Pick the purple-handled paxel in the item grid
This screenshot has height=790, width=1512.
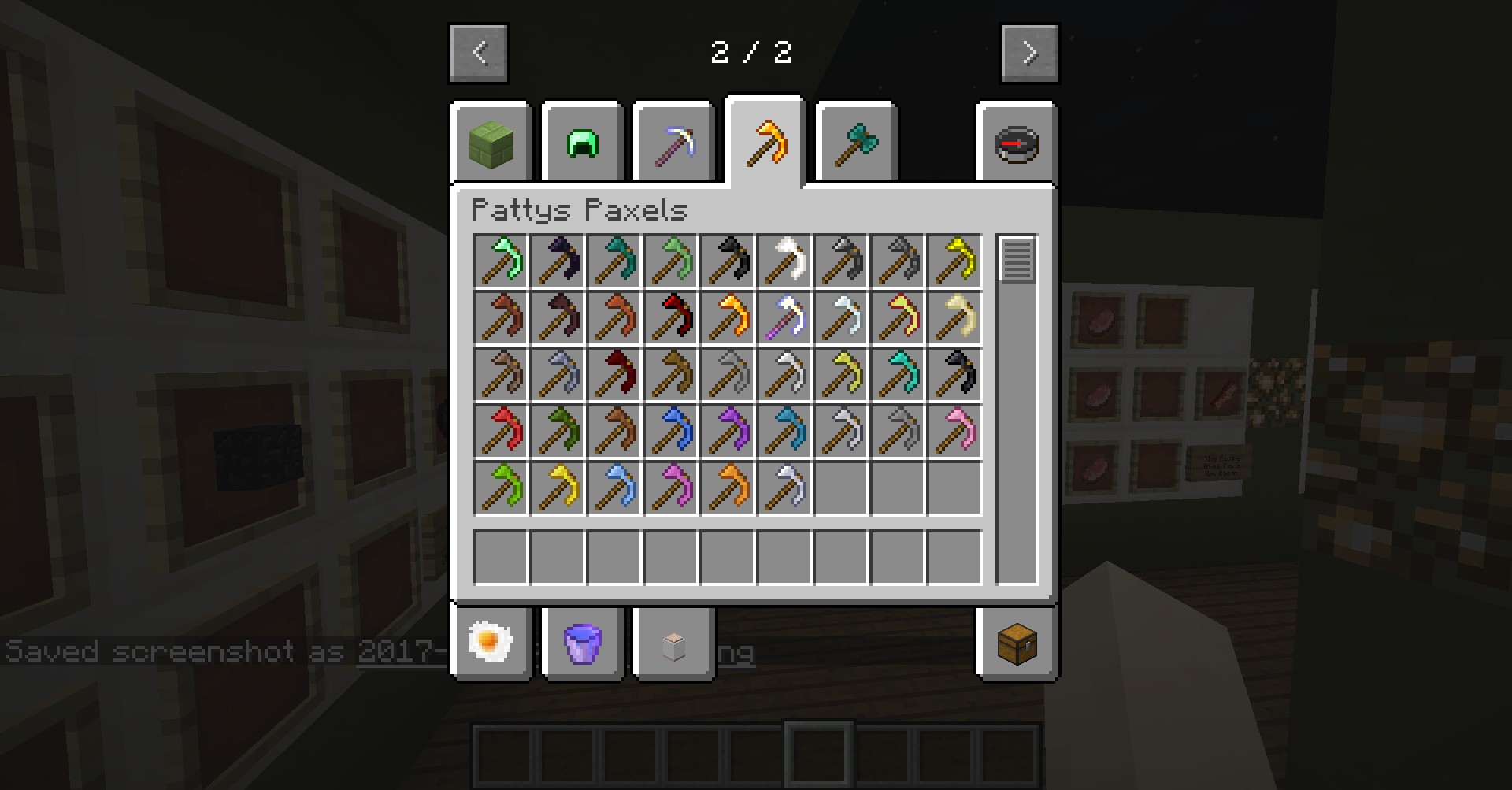pyautogui.click(x=785, y=317)
